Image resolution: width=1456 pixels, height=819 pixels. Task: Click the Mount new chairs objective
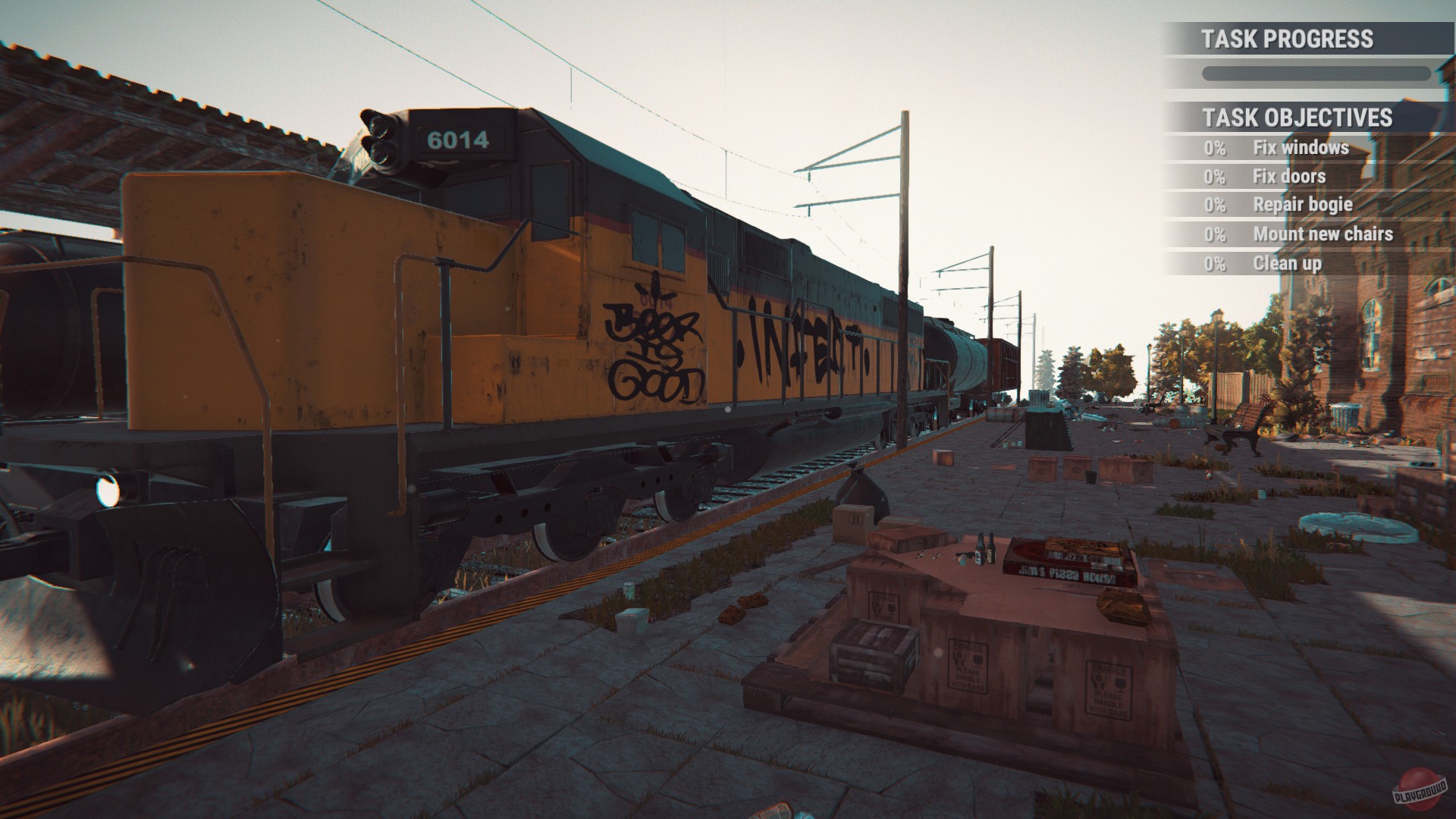(1325, 234)
